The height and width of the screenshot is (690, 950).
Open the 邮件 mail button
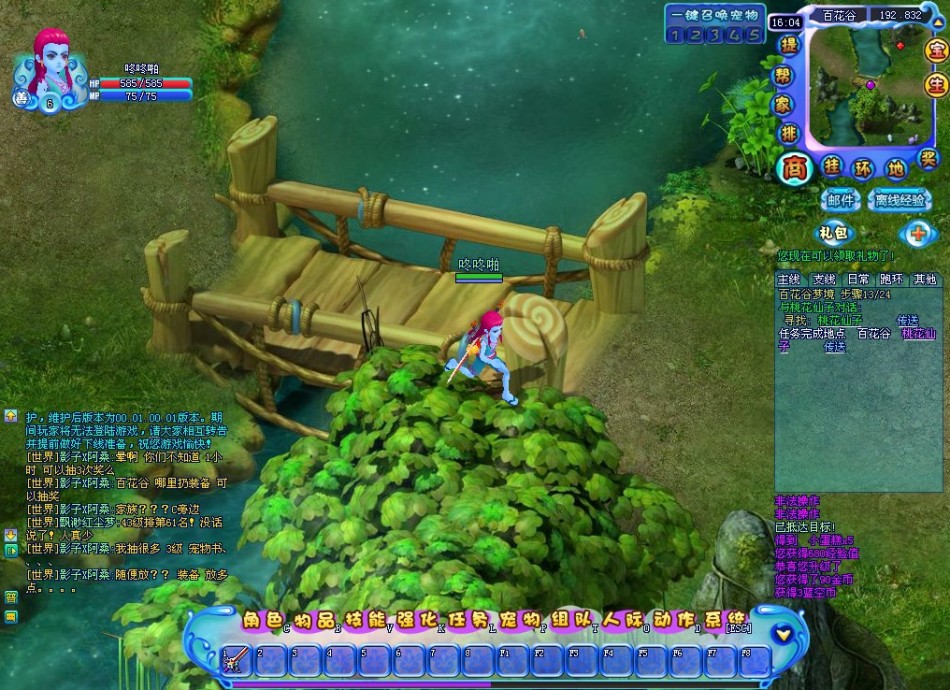840,200
